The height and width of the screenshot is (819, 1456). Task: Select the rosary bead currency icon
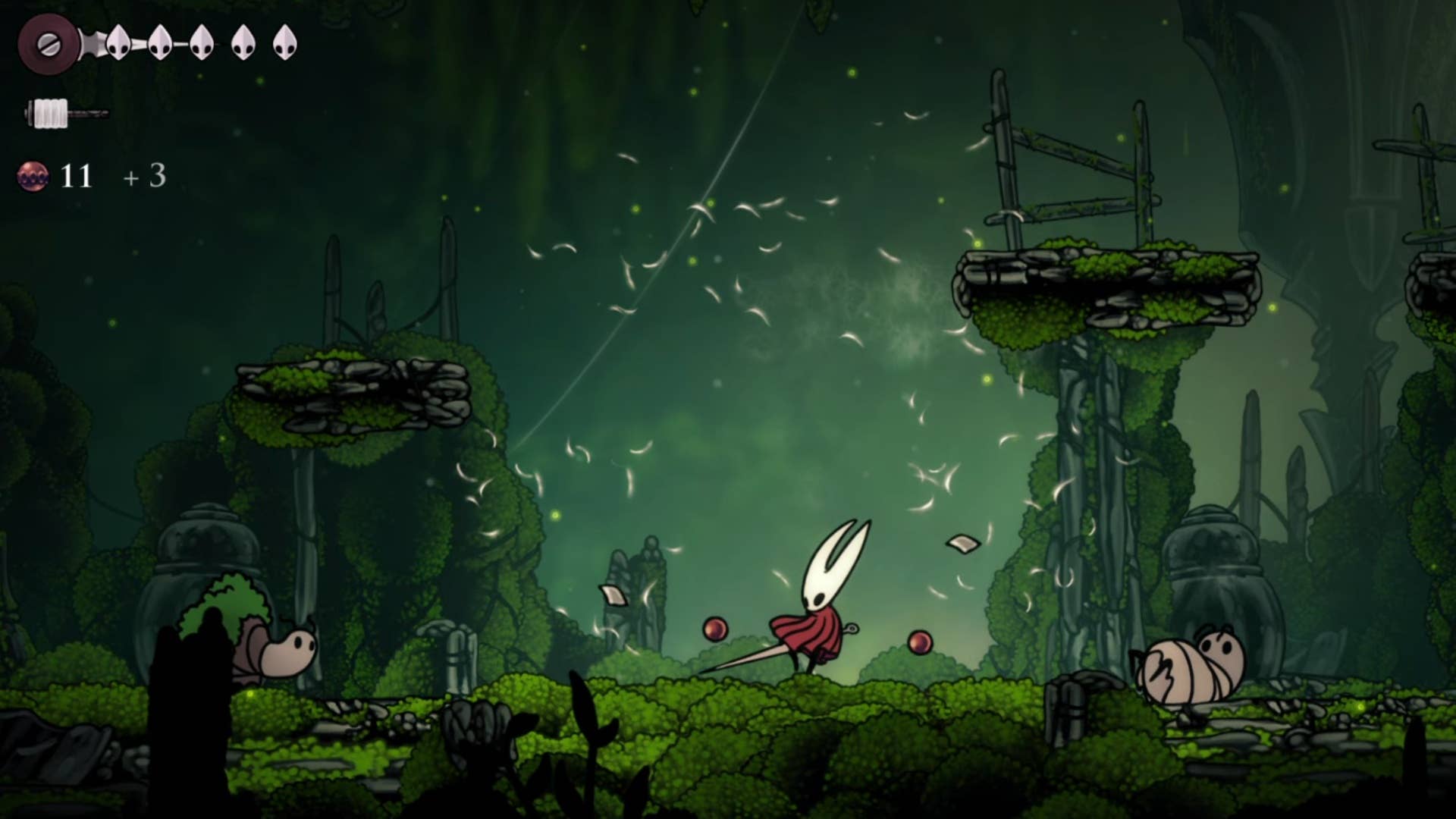[33, 176]
